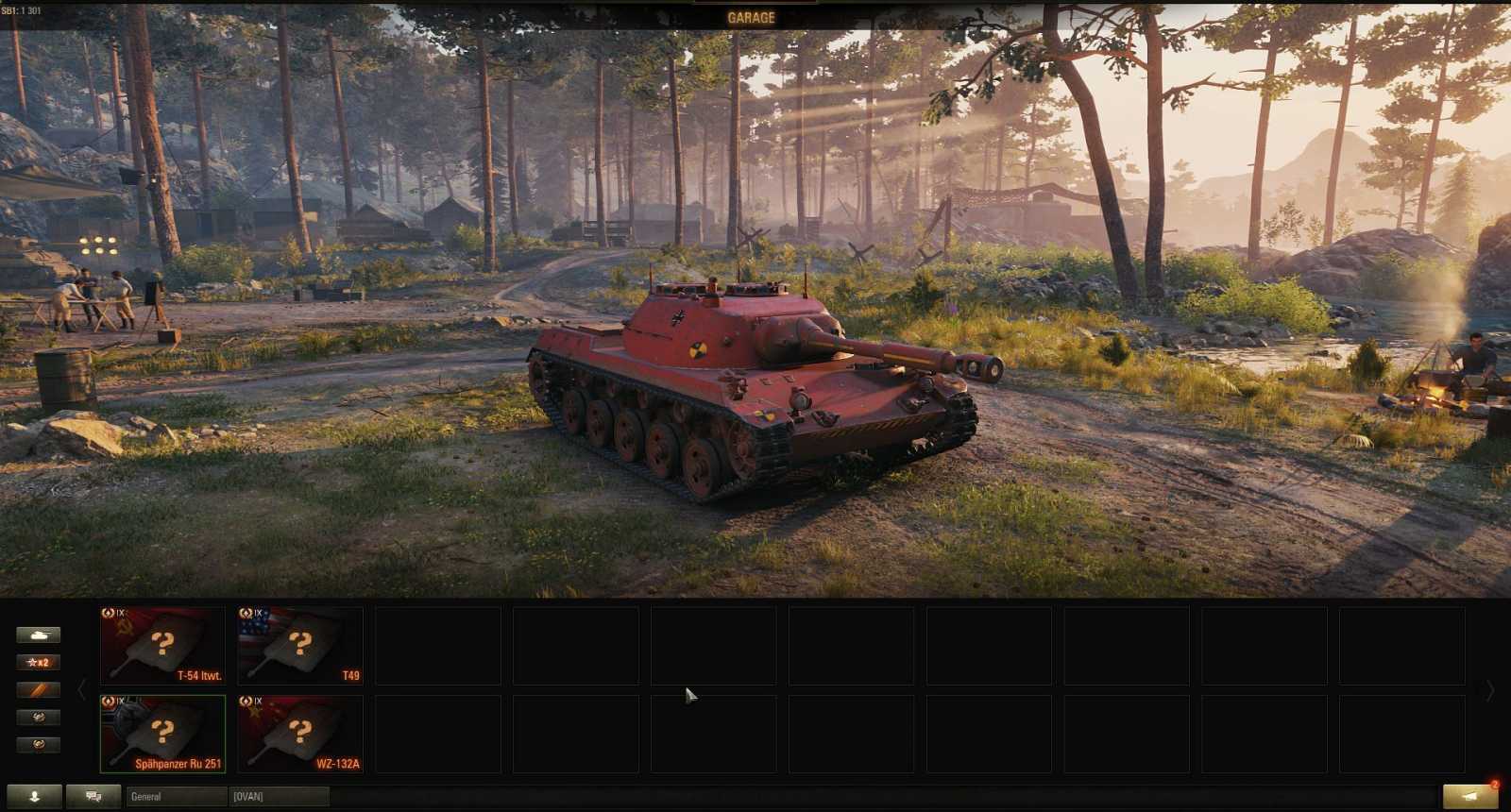The width and height of the screenshot is (1511, 812).
Task: Toggle the tank type filter selection
Action: click(x=40, y=633)
